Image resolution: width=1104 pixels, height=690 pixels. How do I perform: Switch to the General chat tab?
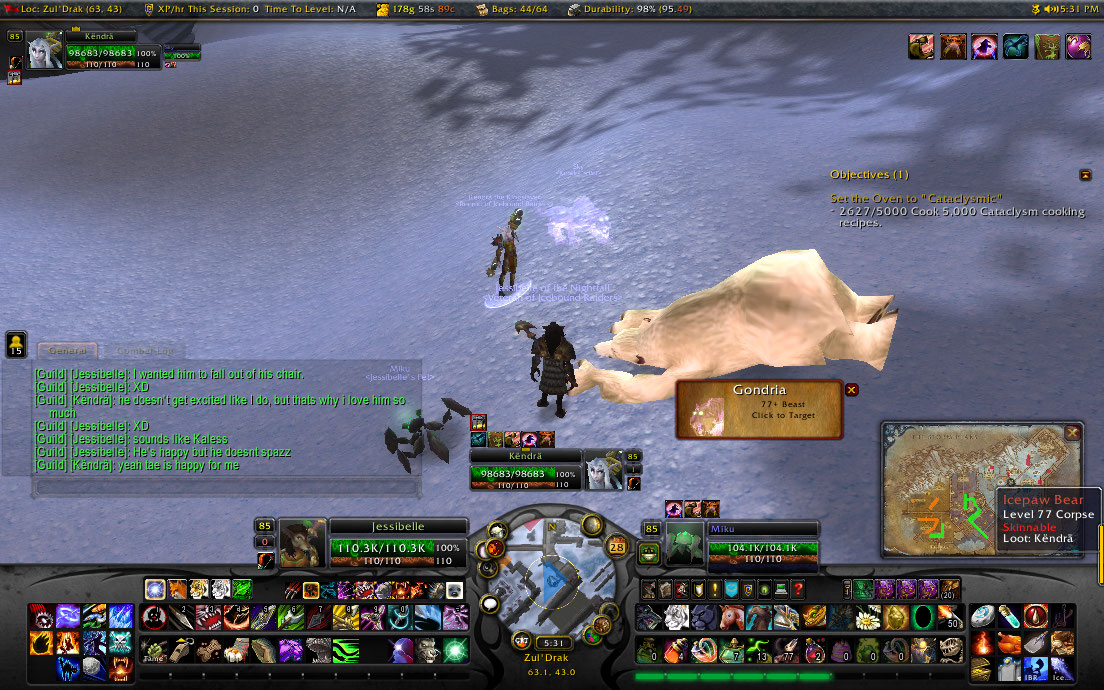[x=67, y=350]
